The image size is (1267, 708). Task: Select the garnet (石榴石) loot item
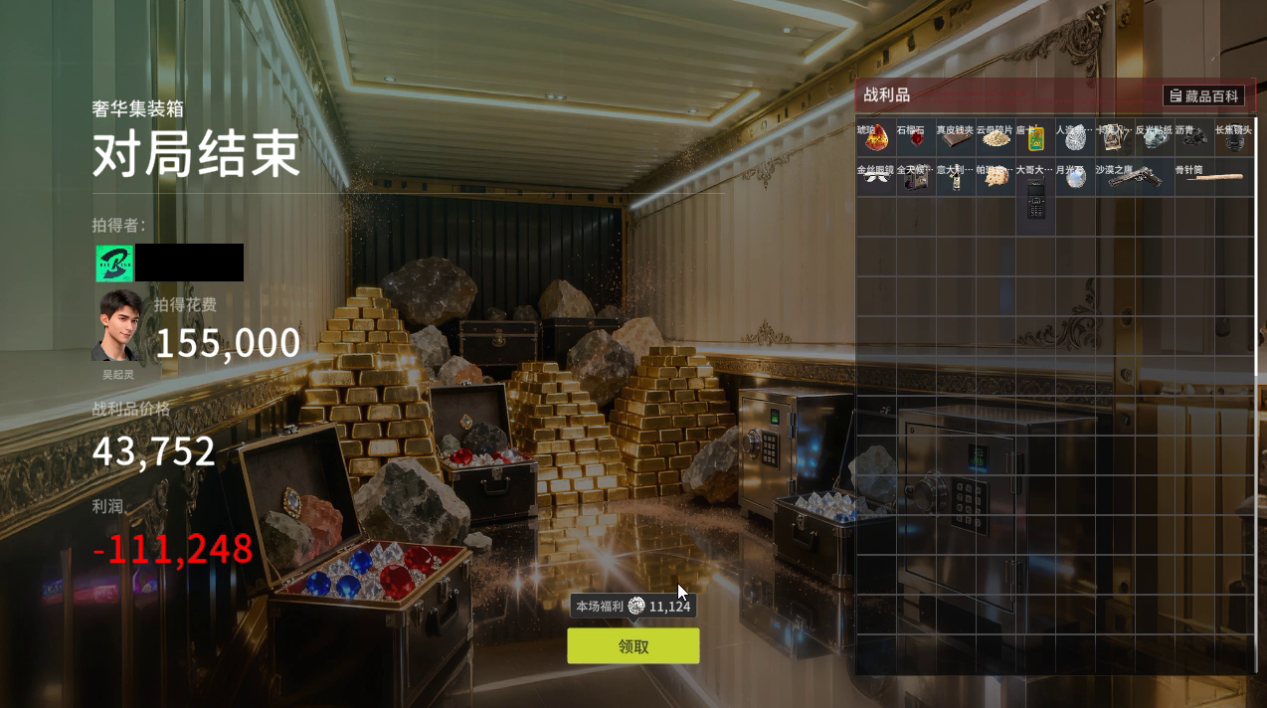916,138
